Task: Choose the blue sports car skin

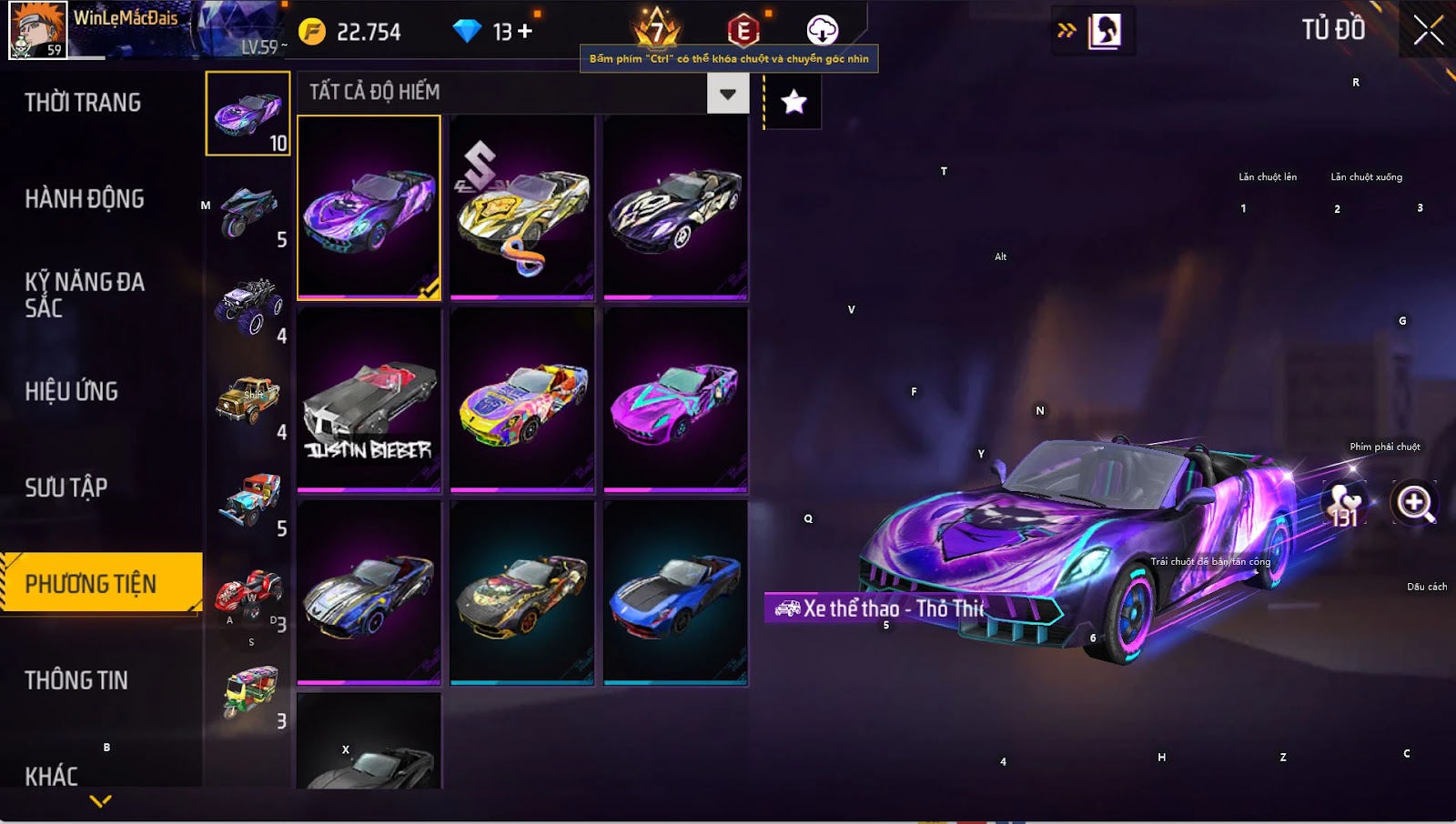Action: pos(675,592)
